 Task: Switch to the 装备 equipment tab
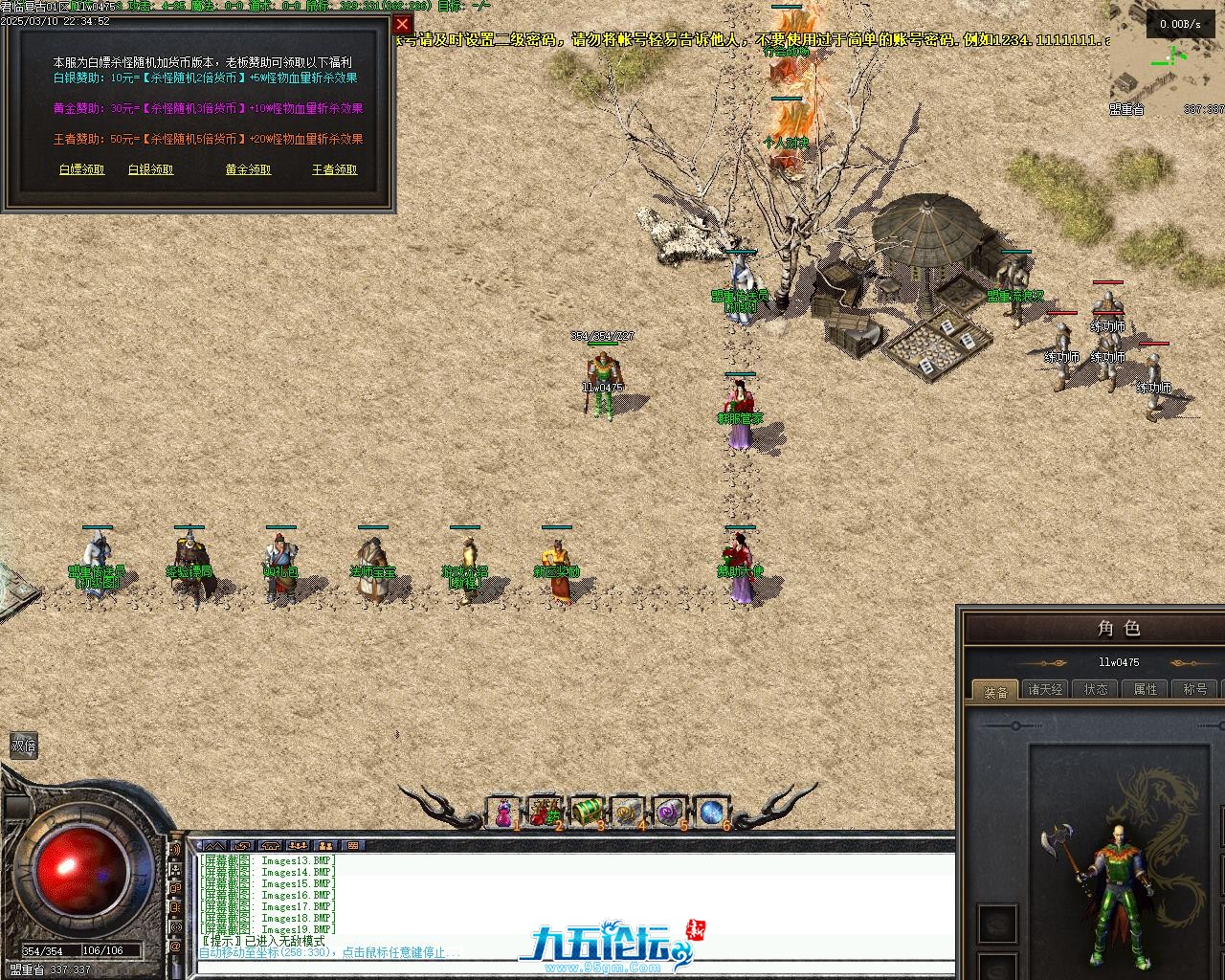pyautogui.click(x=995, y=690)
